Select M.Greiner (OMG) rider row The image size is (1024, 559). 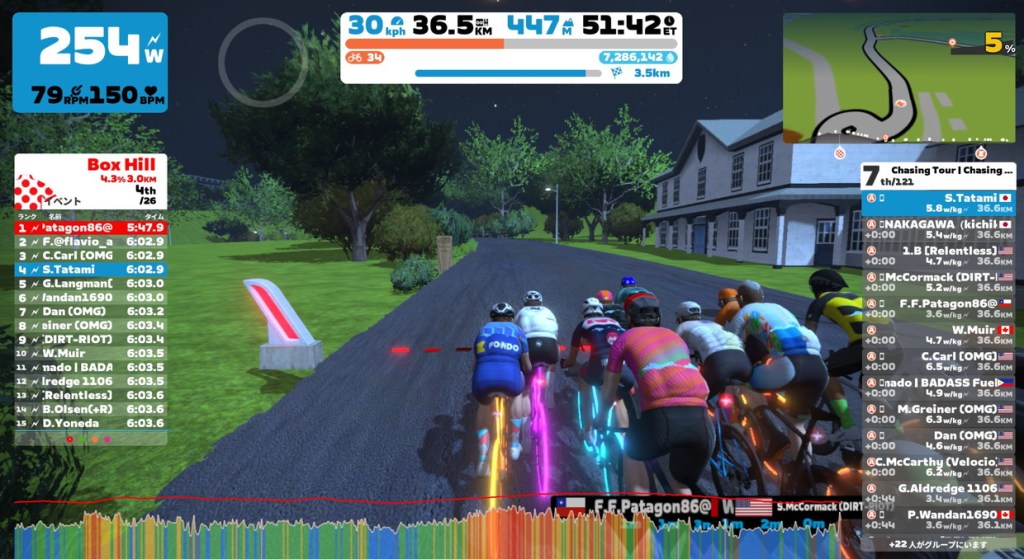pos(938,413)
